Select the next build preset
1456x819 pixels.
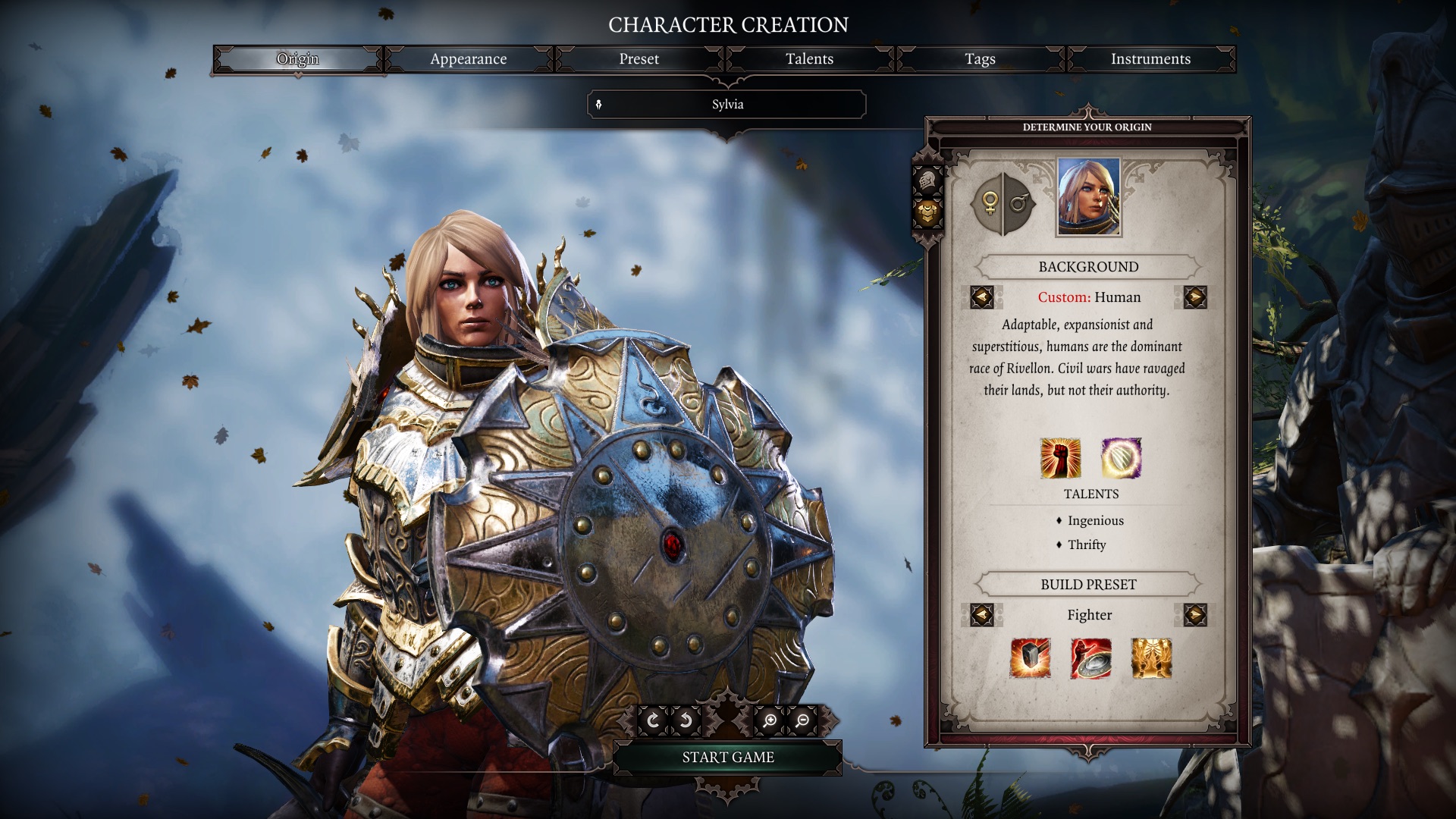(x=1194, y=615)
